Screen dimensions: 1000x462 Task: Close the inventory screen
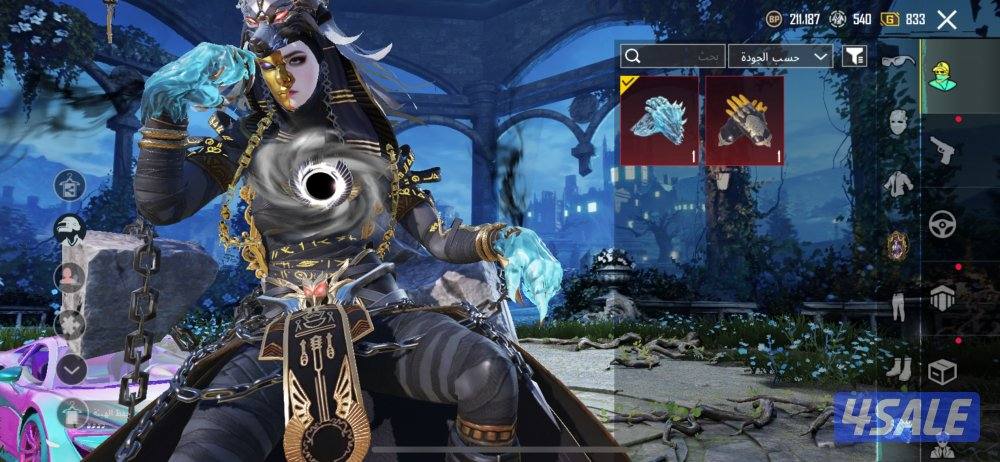[x=947, y=19]
